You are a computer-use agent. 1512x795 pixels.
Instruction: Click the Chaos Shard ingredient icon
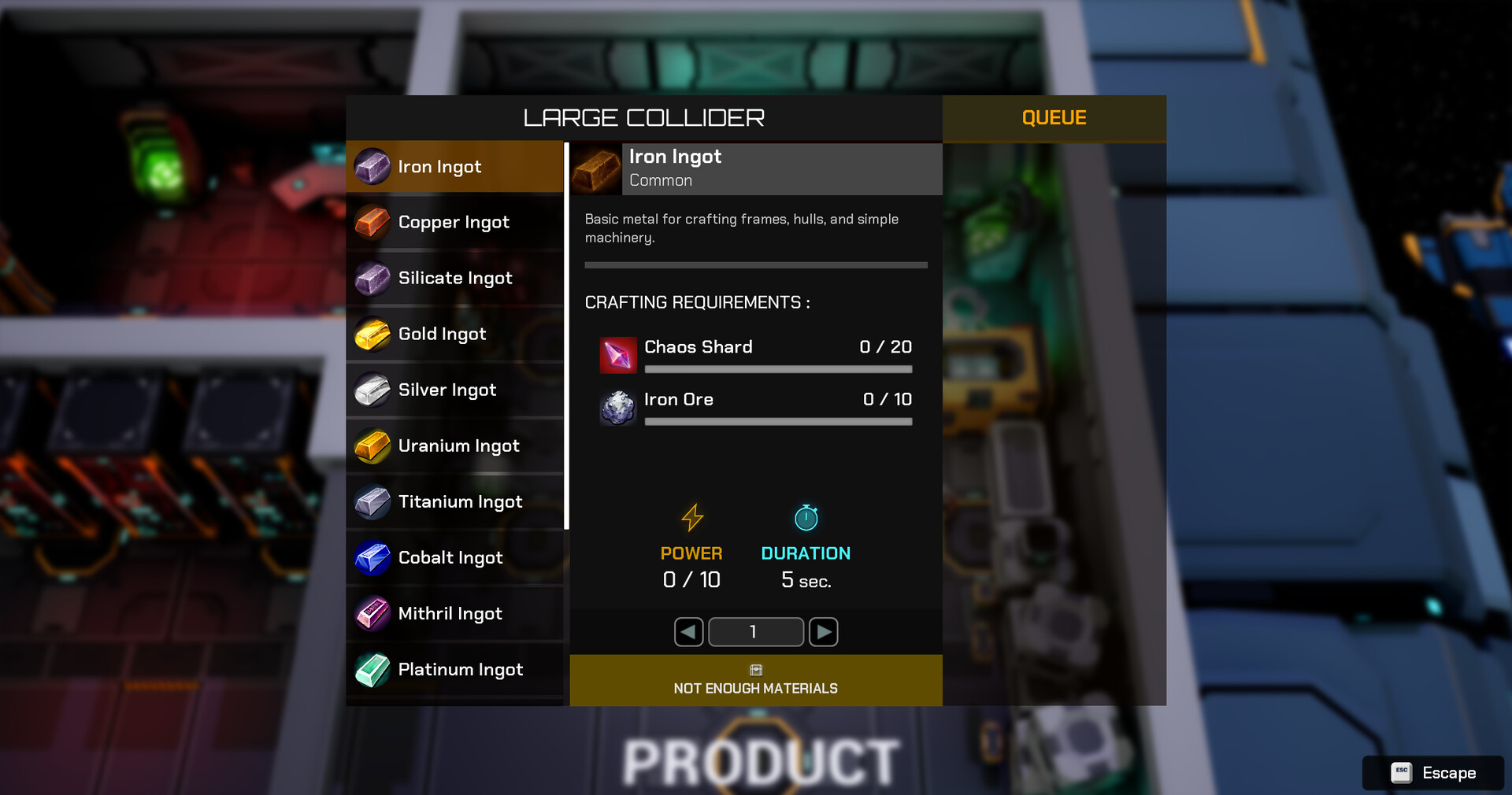(x=617, y=355)
